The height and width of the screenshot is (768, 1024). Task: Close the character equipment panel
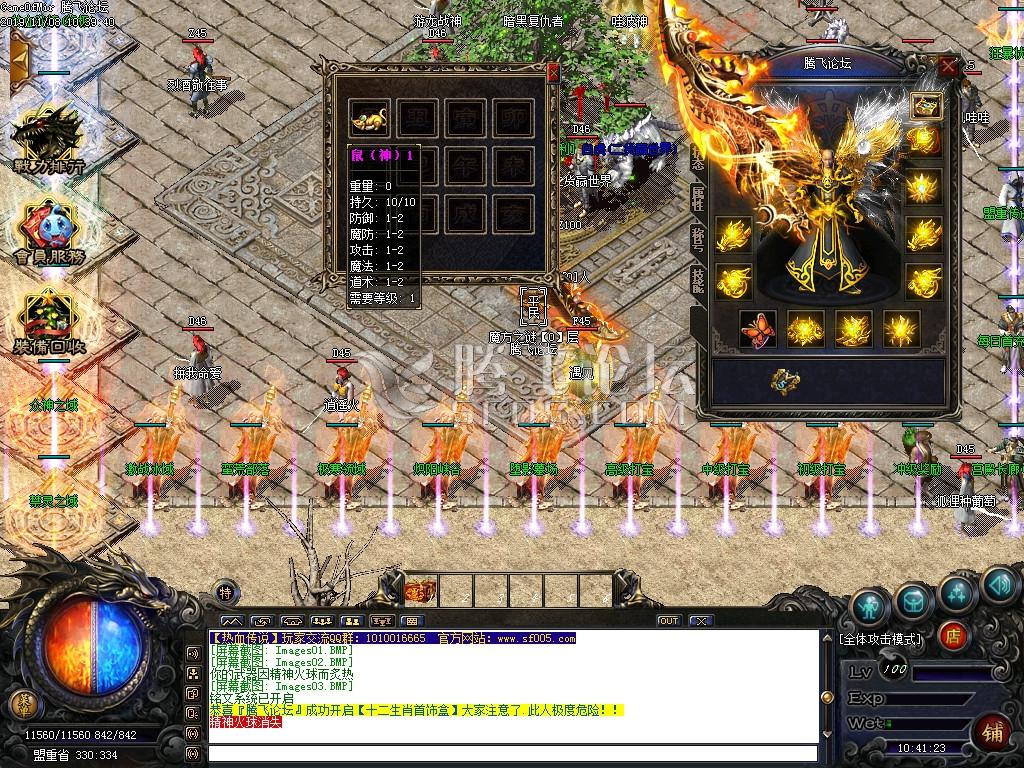click(x=948, y=66)
